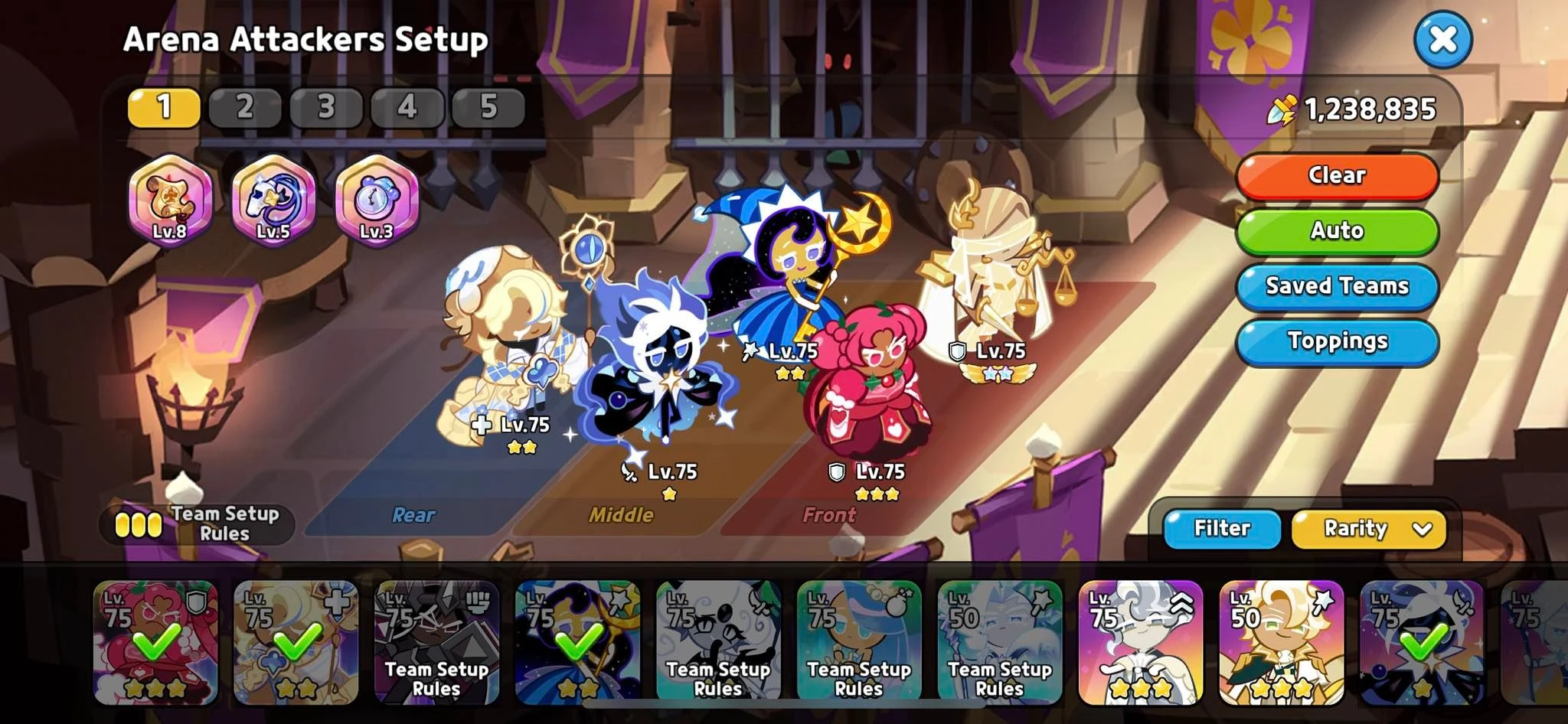1568x724 pixels.
Task: Click the healer cross icon near the Rear cookie
Action: click(481, 426)
